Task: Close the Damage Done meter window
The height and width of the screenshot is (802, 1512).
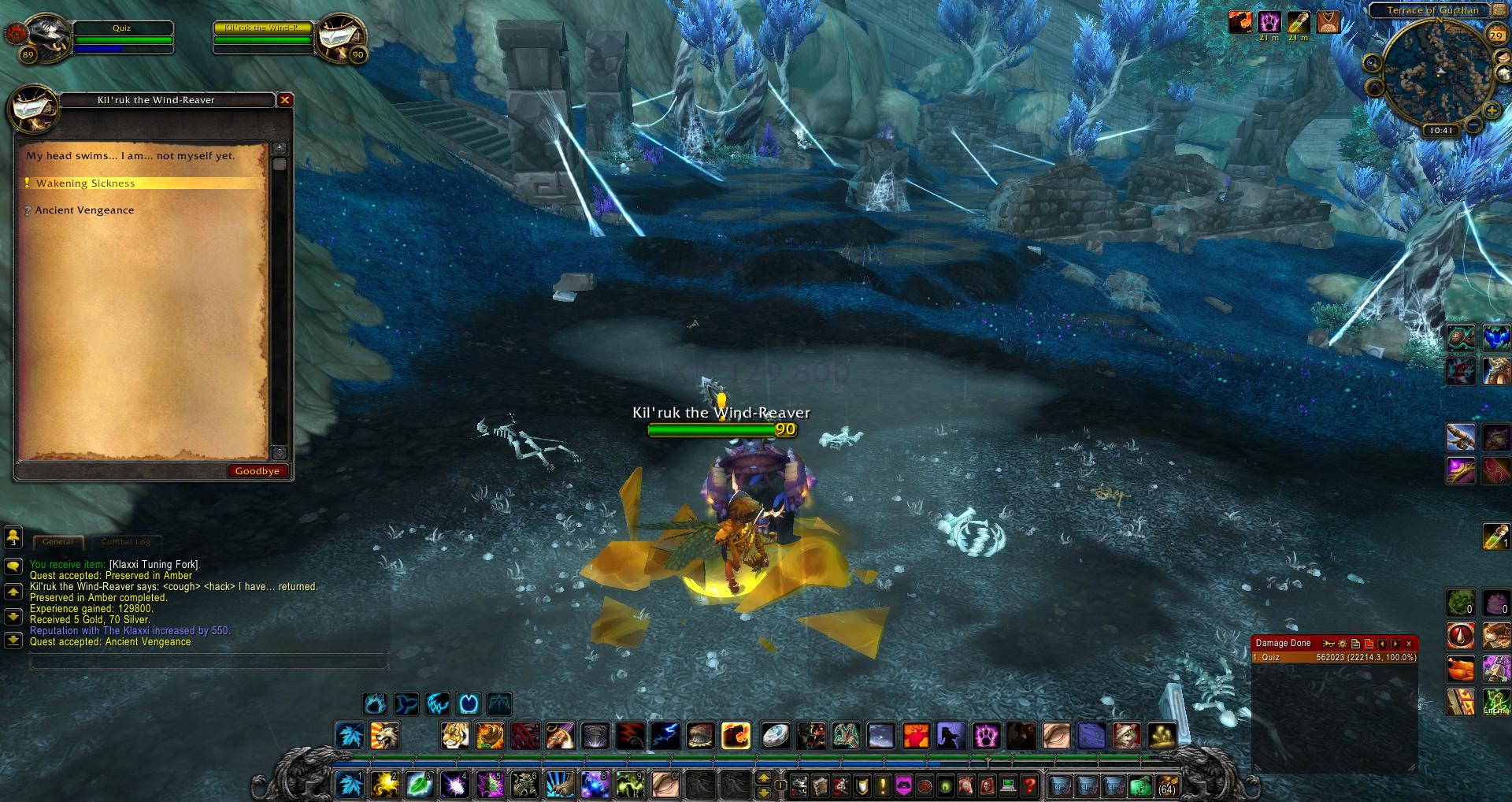Action: [x=1409, y=644]
